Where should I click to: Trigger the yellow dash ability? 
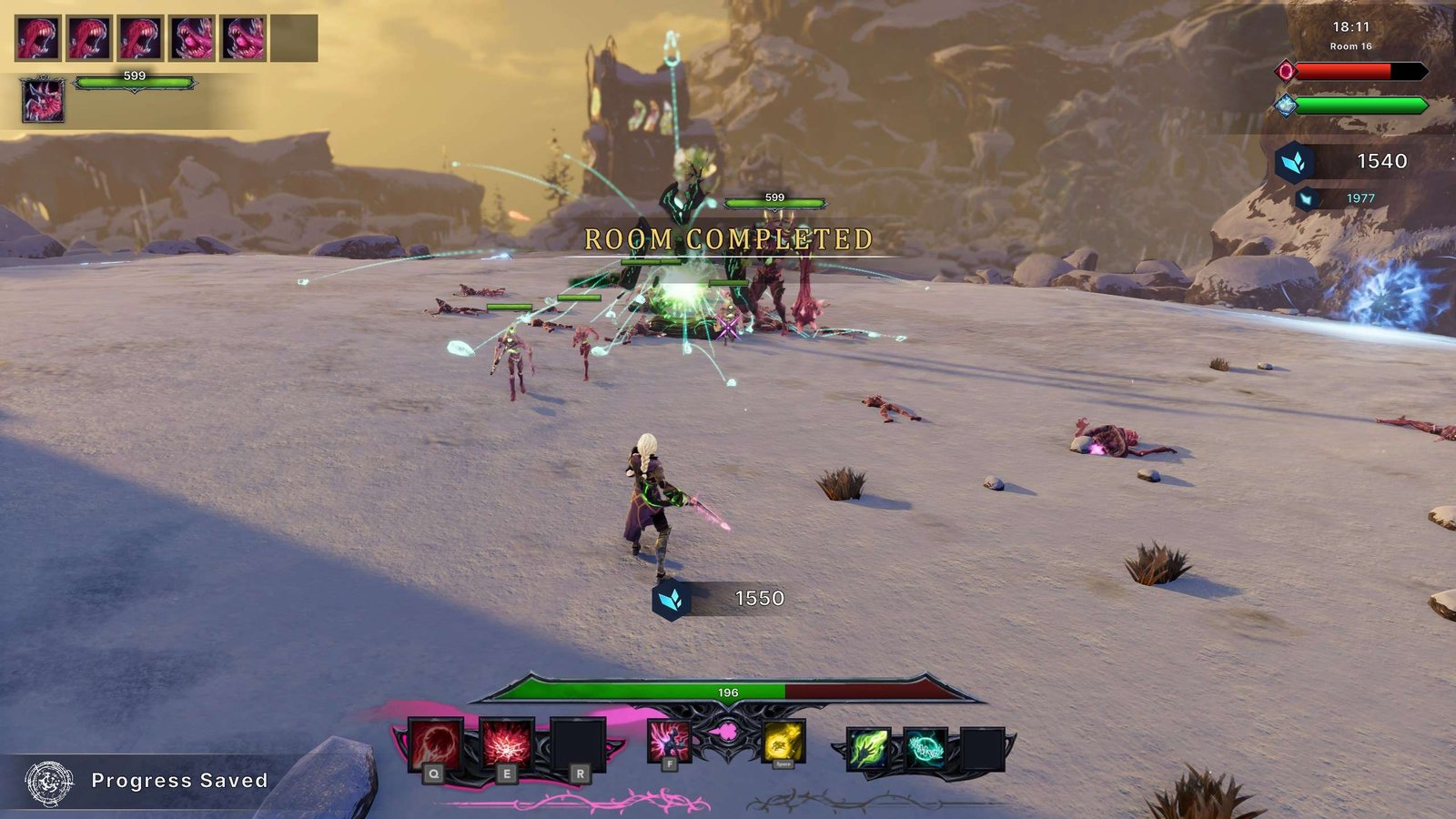click(783, 743)
